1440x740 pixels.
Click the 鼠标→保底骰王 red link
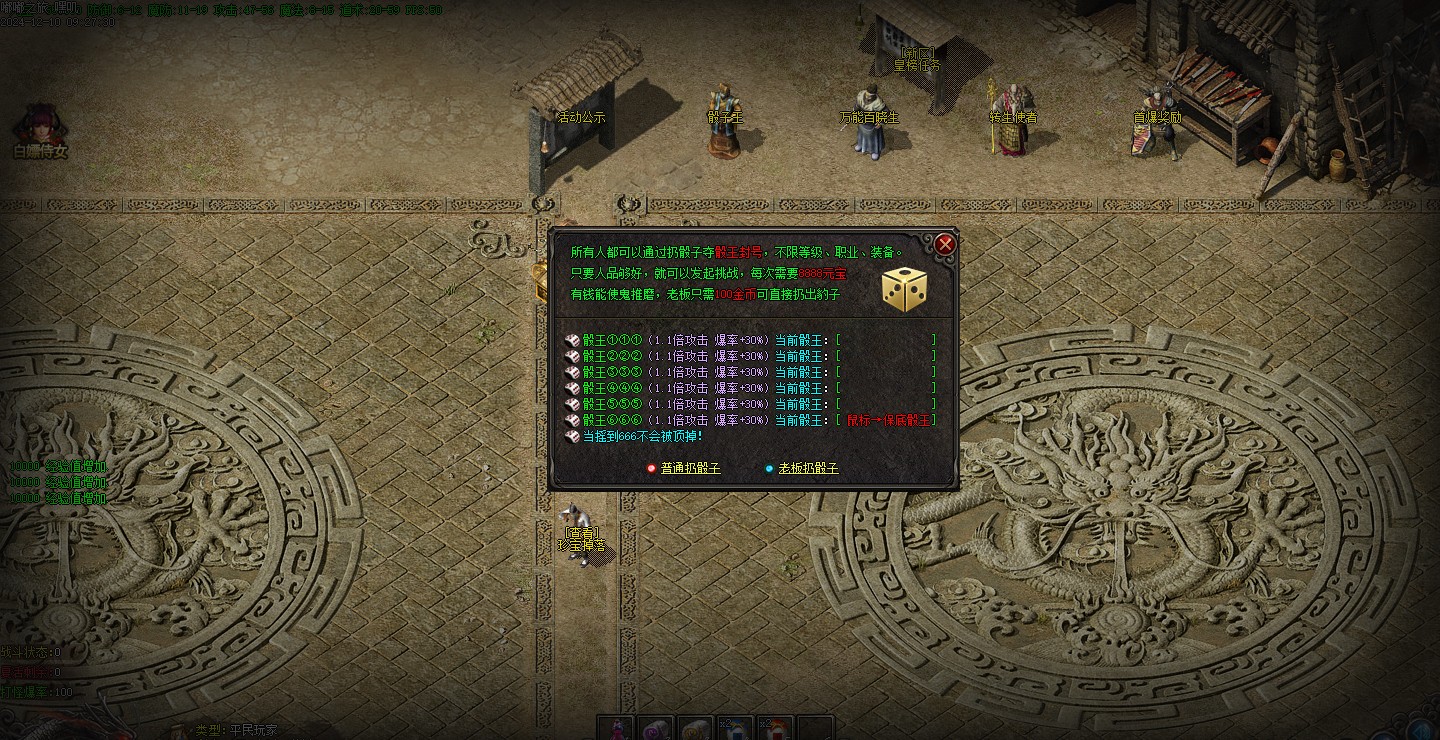(x=888, y=420)
